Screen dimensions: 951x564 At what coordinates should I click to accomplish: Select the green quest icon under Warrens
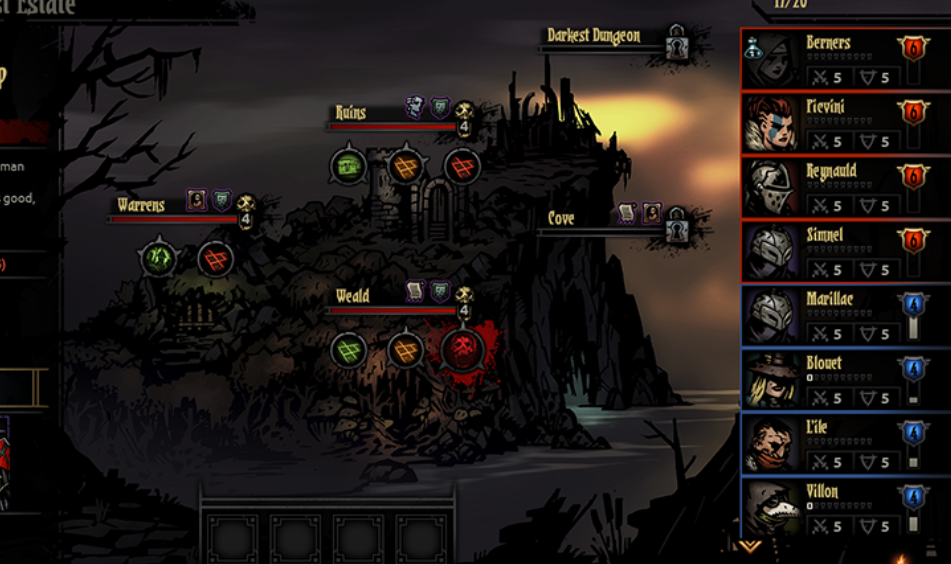coord(158,258)
